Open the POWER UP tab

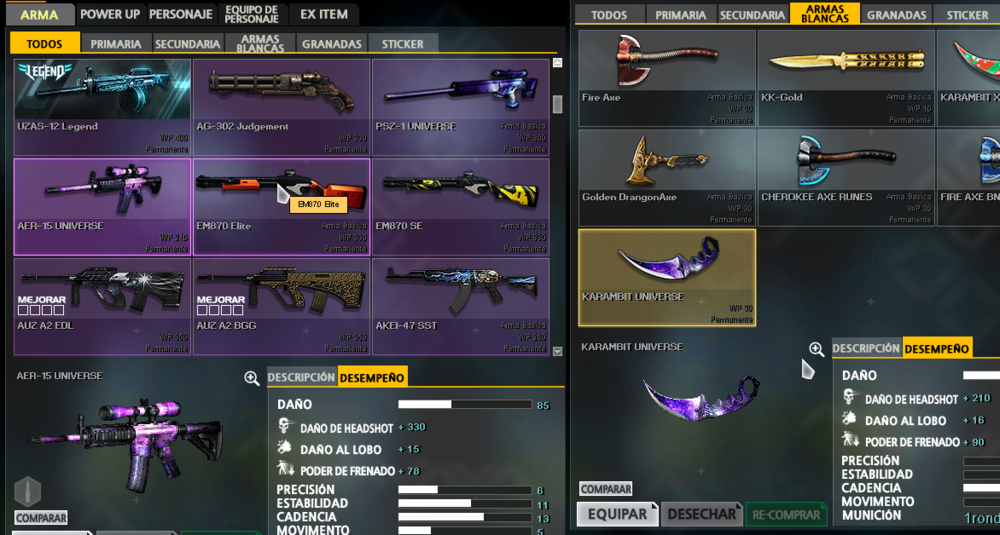tap(110, 15)
